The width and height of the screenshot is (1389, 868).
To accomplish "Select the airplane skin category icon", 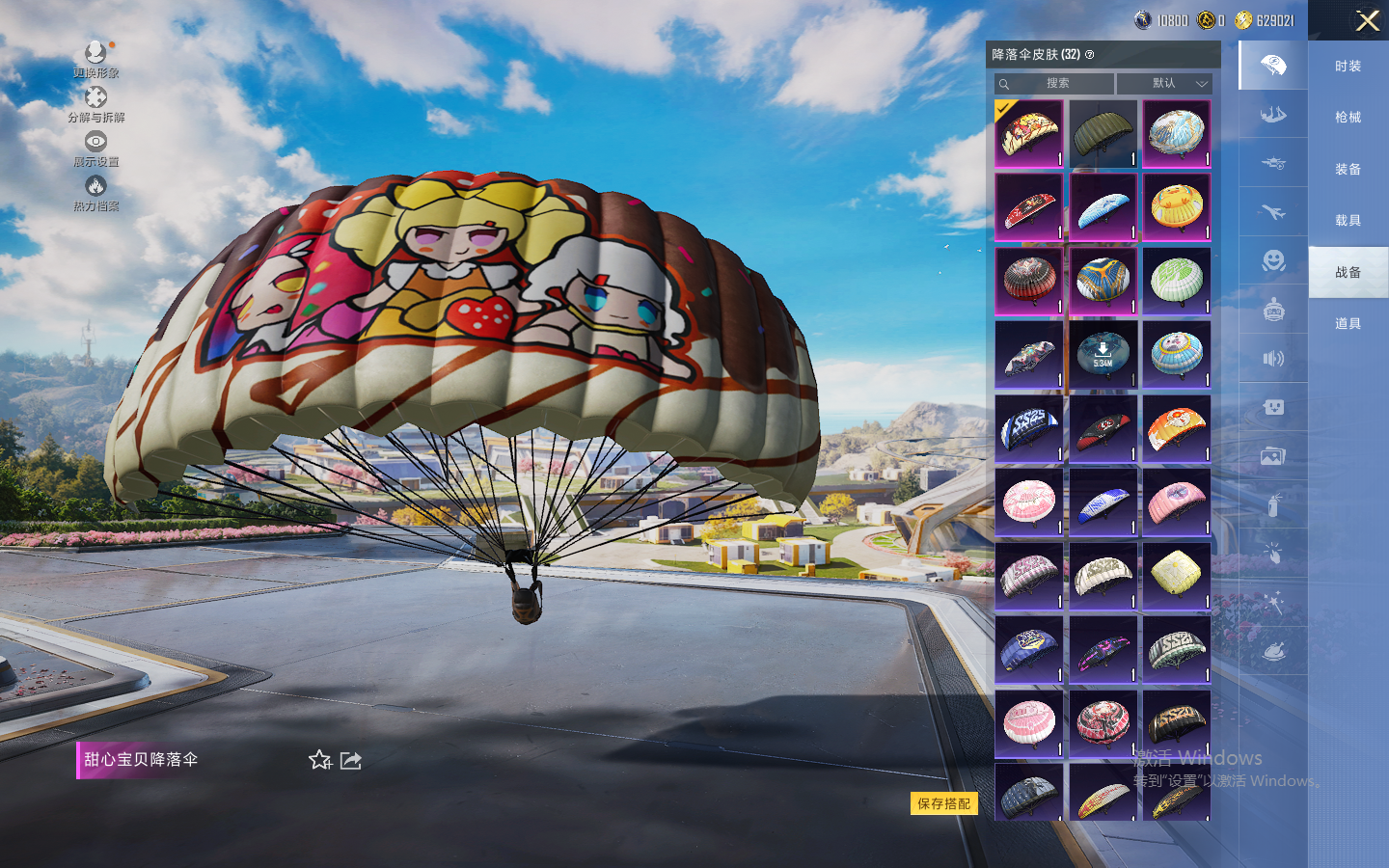I will (x=1273, y=212).
